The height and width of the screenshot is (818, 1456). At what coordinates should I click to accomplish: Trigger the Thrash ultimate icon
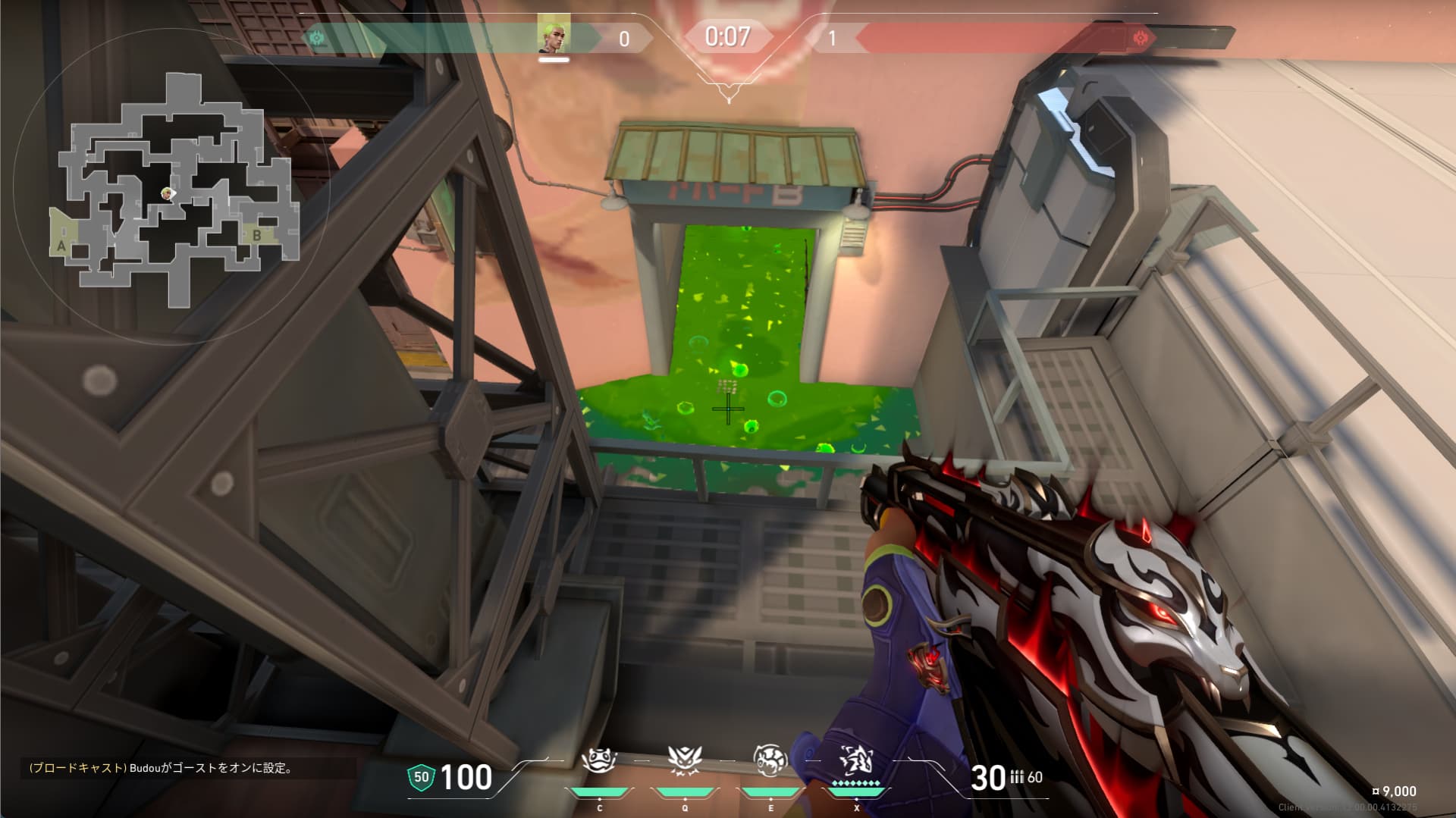tap(856, 760)
